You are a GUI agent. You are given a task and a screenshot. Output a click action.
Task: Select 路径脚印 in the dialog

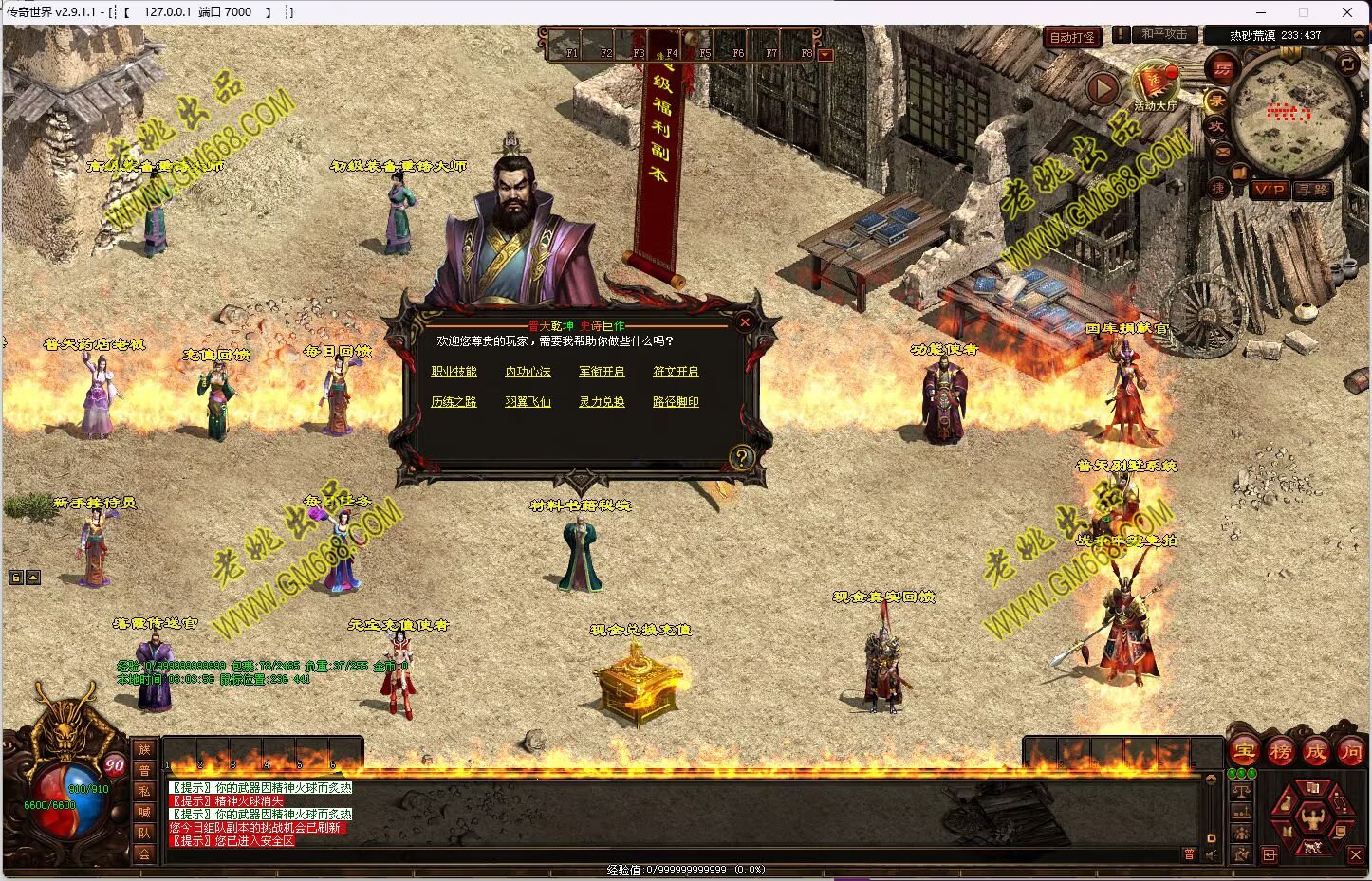(x=676, y=402)
